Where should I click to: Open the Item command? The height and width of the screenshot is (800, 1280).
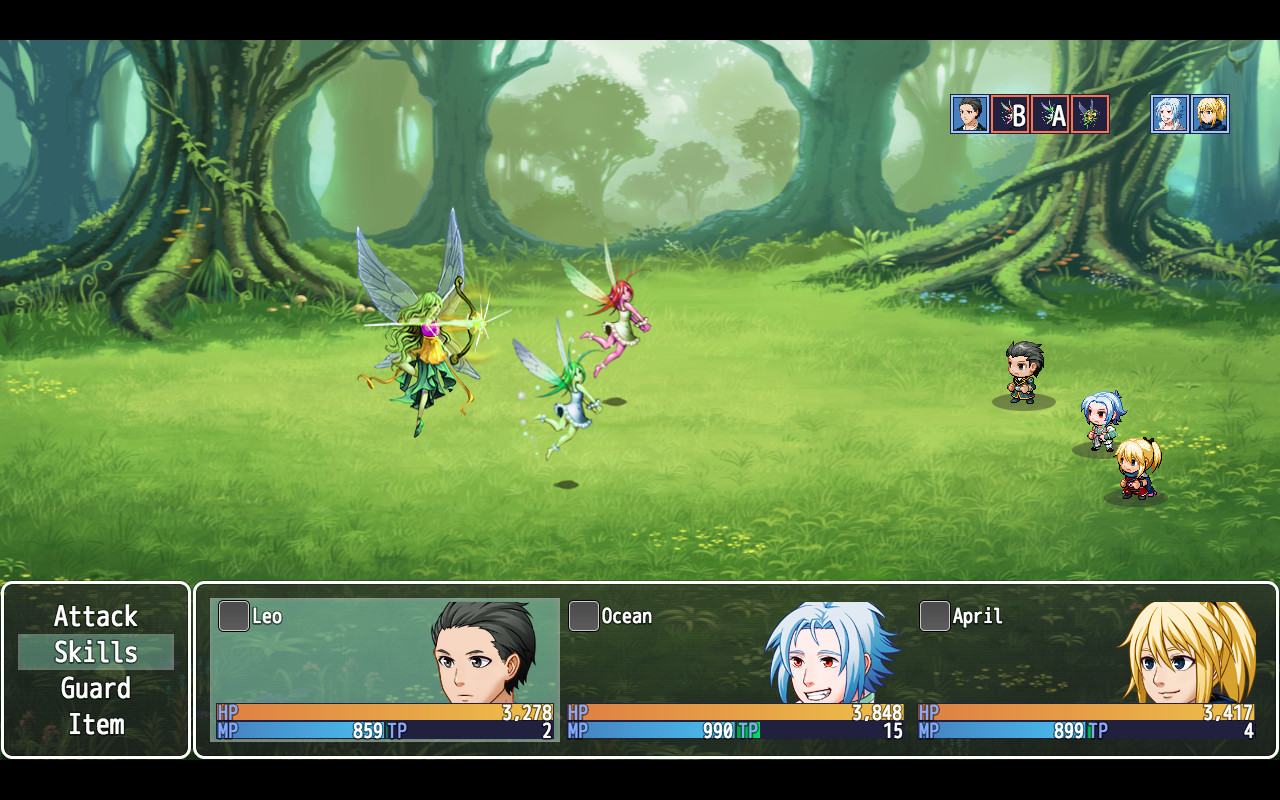point(96,724)
